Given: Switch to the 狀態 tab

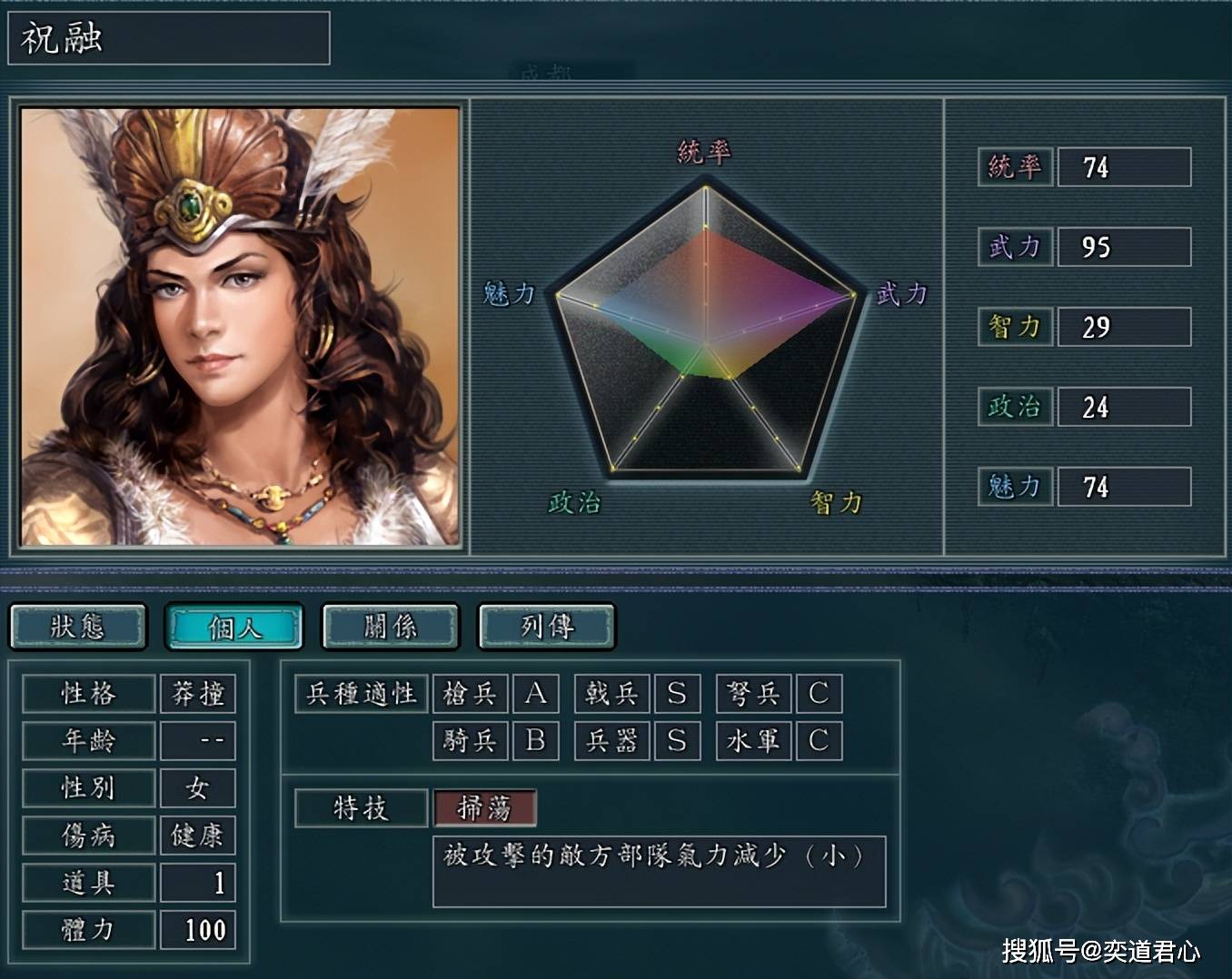Looking at the screenshot, I should point(78,627).
